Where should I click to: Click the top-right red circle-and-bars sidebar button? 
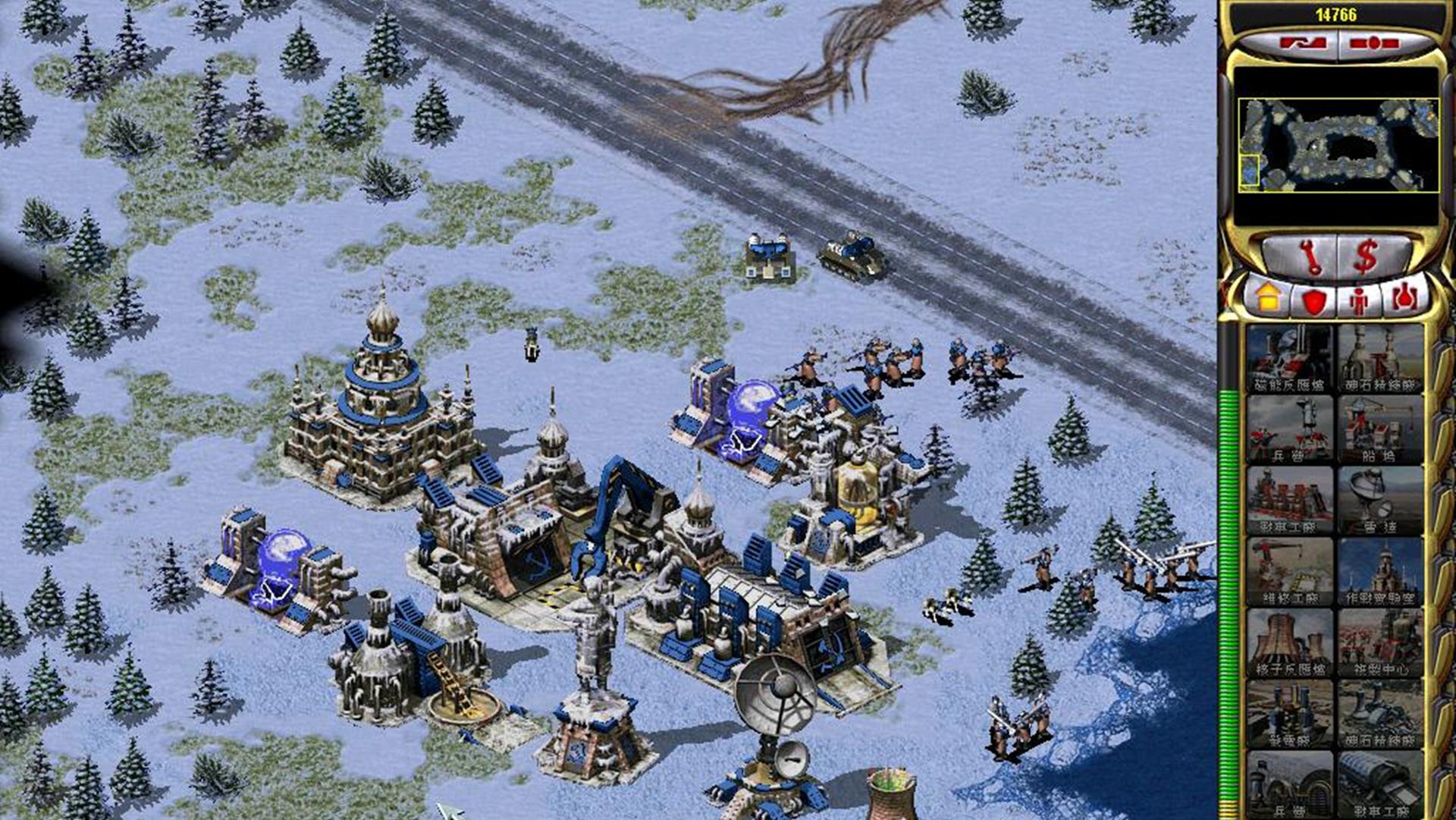[x=1373, y=43]
